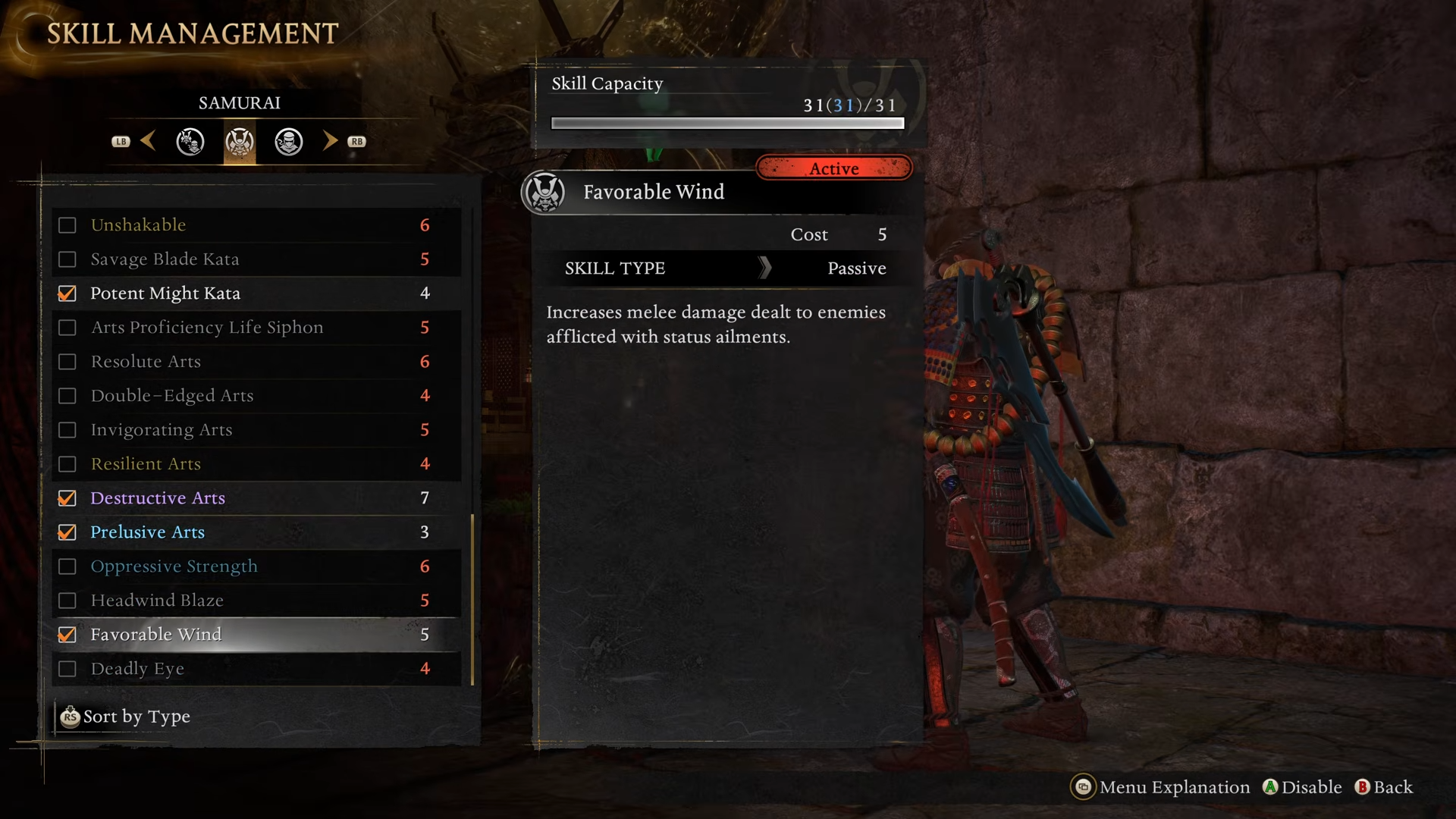Screen dimensions: 1456x819
Task: Disable the Destructive Arts checkbox
Action: click(x=67, y=498)
